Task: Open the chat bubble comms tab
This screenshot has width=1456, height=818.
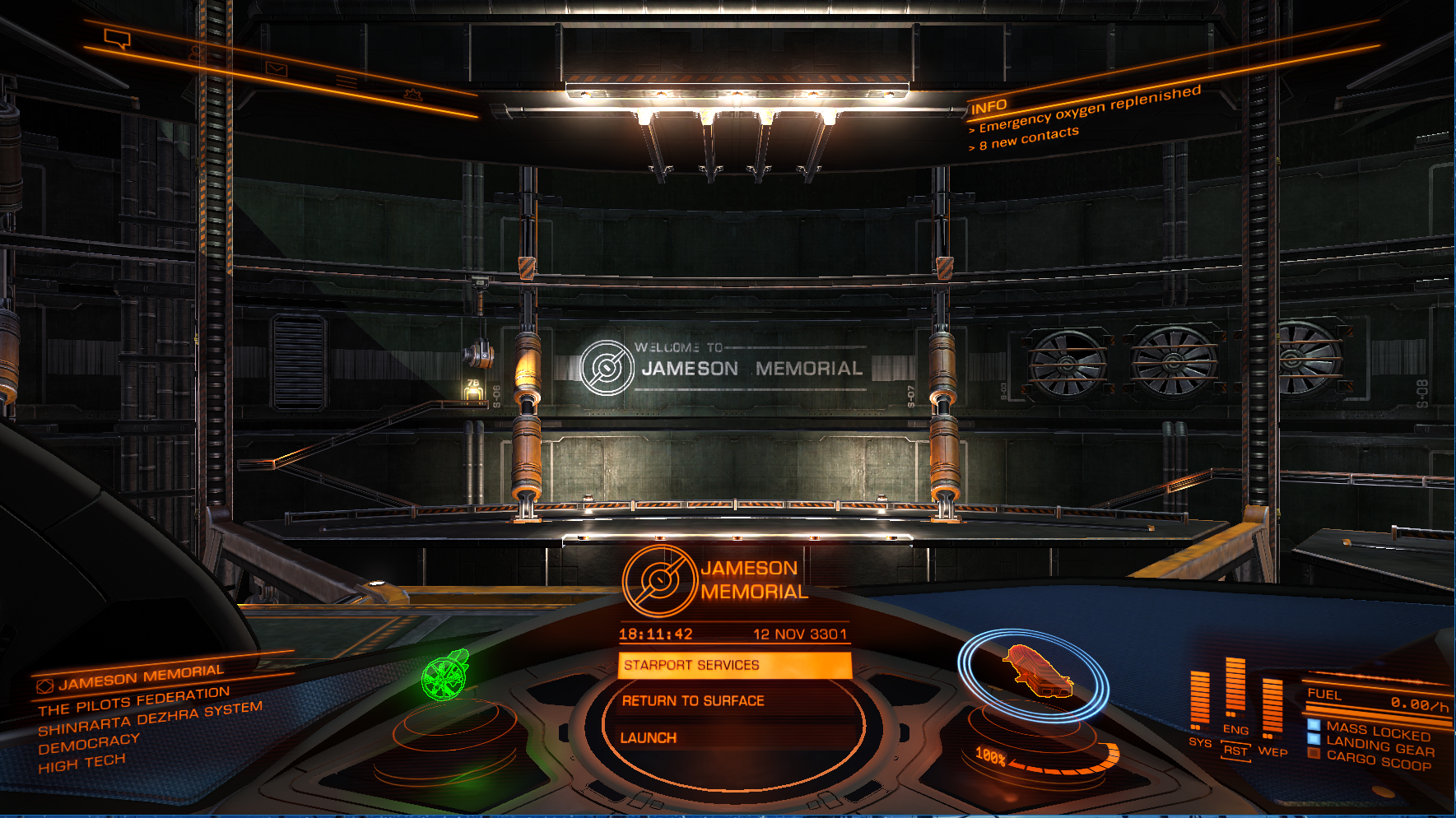Action: (x=117, y=38)
